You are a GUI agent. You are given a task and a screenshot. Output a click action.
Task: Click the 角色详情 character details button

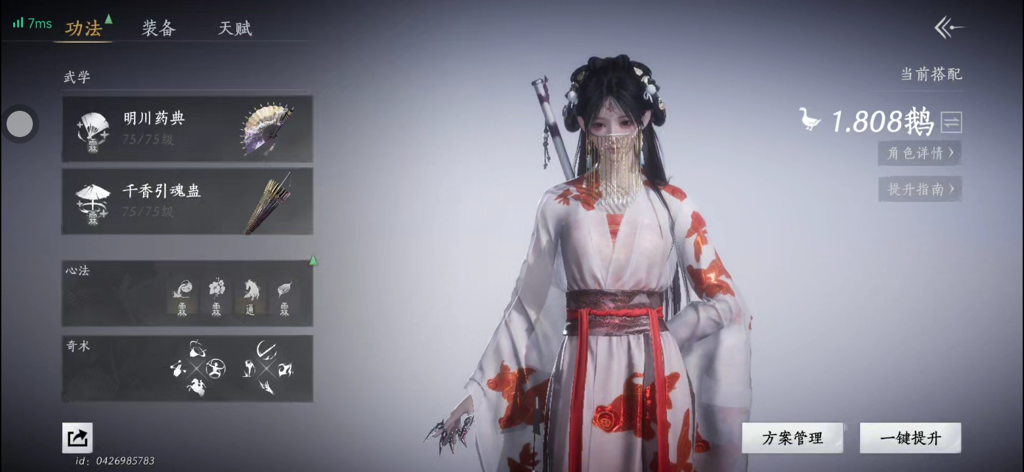[919, 153]
